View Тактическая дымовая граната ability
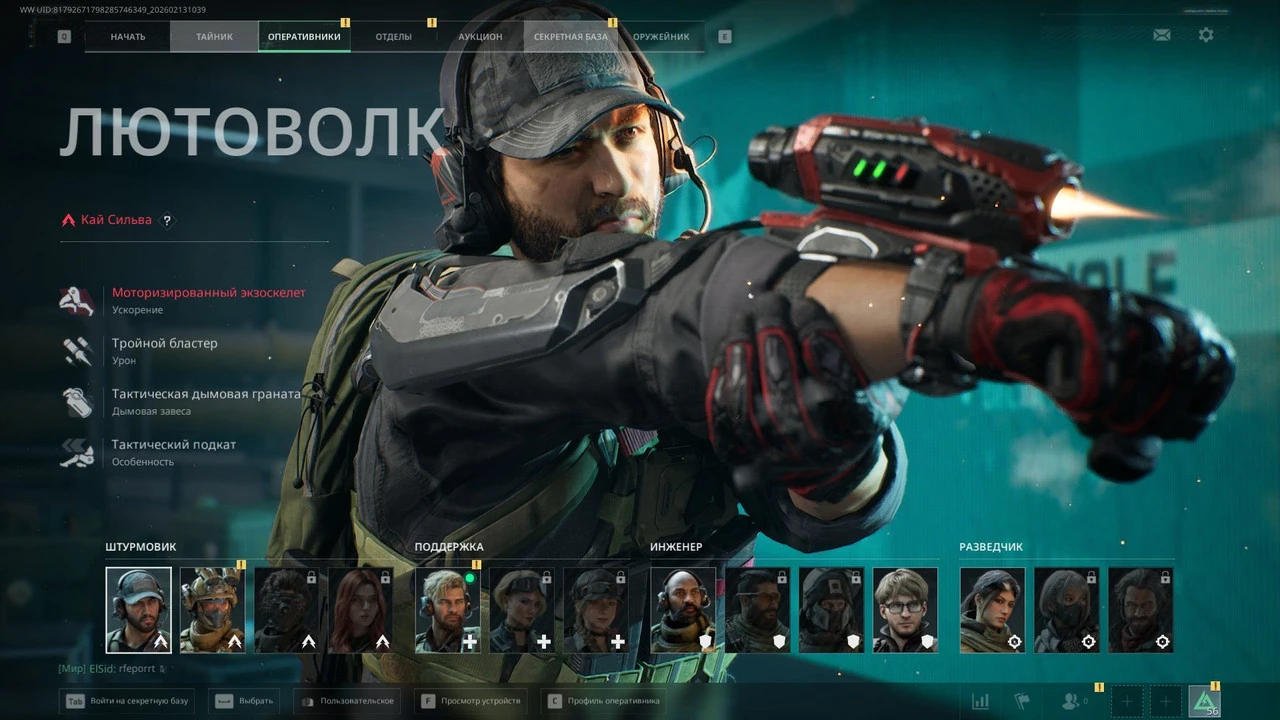 pyautogui.click(x=206, y=394)
